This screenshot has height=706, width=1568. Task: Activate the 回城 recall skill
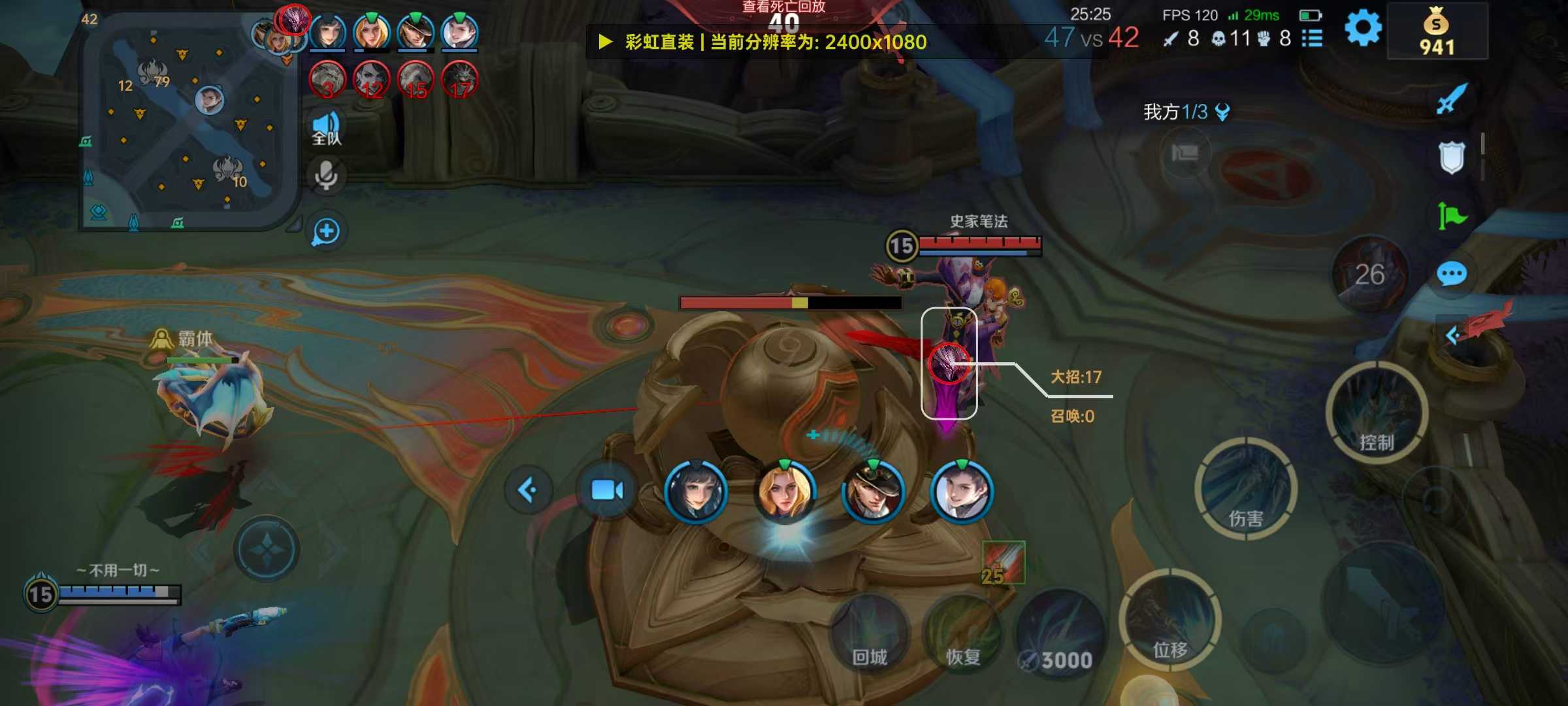(870, 635)
